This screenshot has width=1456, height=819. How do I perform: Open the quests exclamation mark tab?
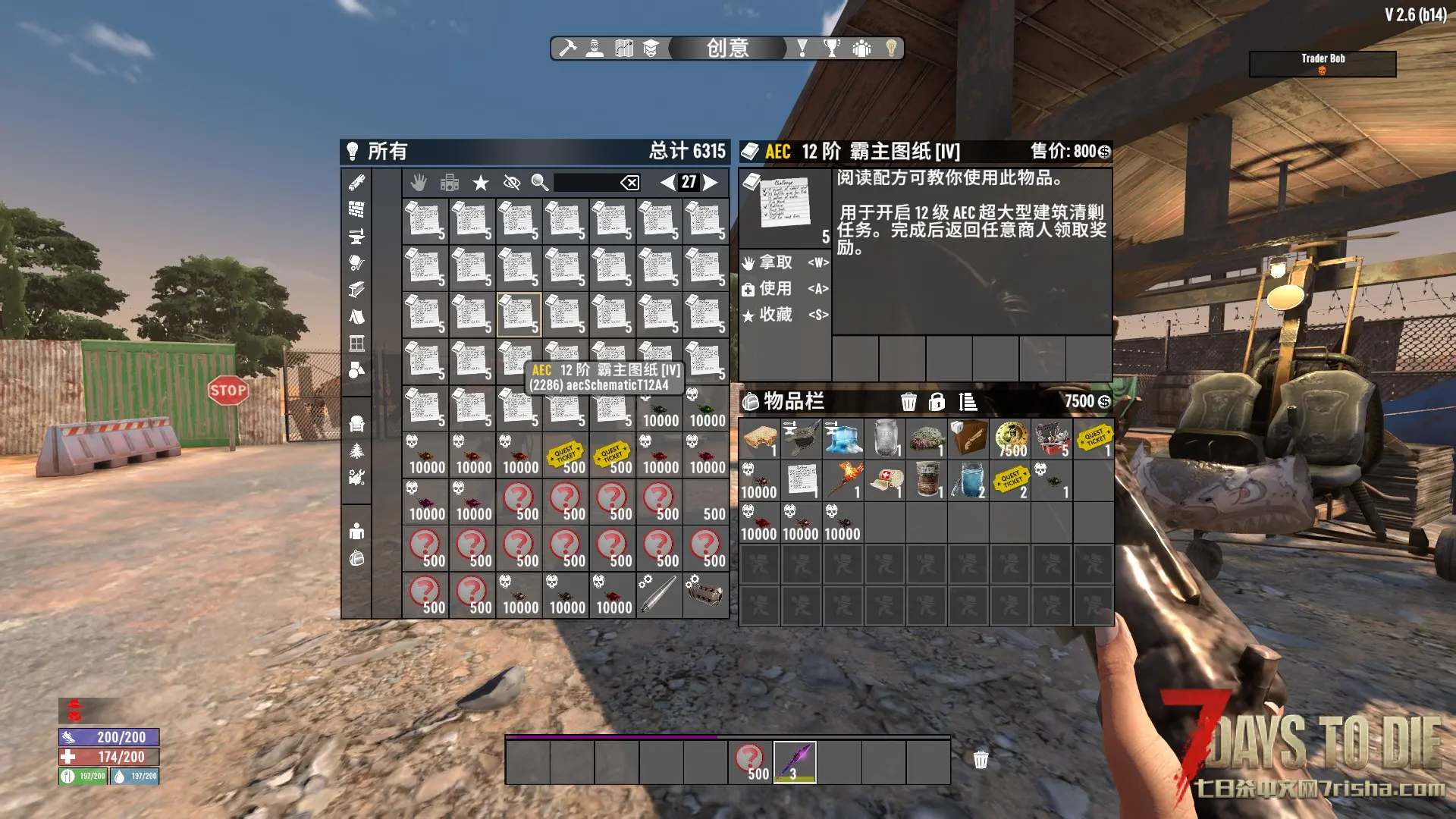(802, 49)
